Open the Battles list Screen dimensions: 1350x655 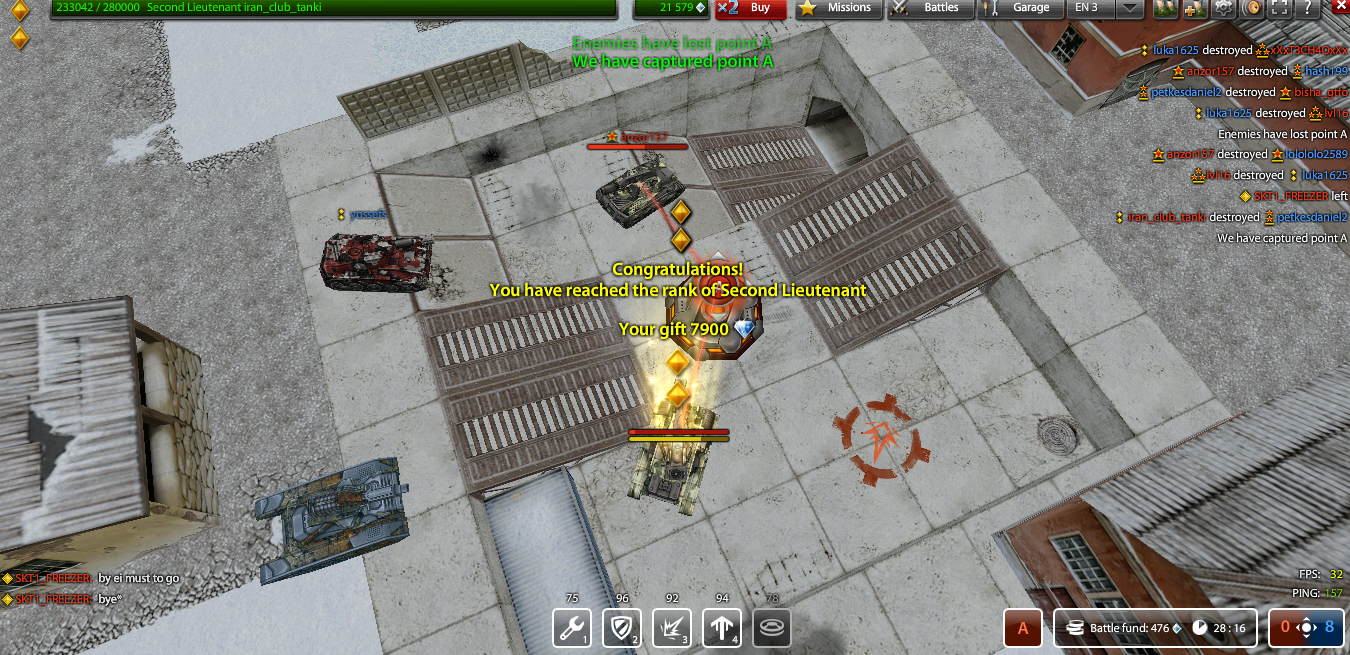click(930, 8)
